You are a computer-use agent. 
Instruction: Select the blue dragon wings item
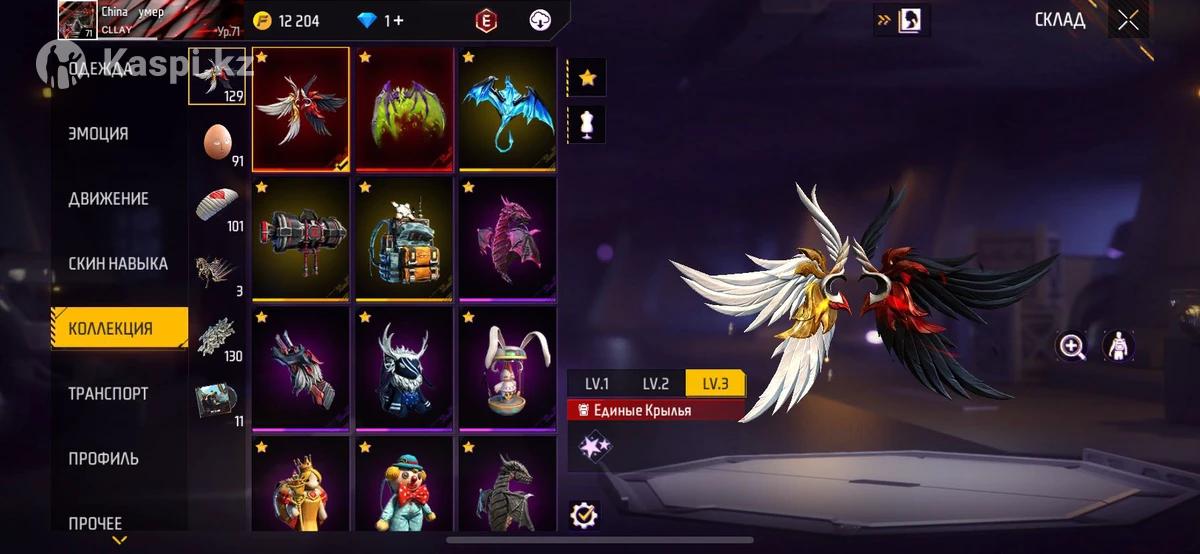tap(508, 109)
